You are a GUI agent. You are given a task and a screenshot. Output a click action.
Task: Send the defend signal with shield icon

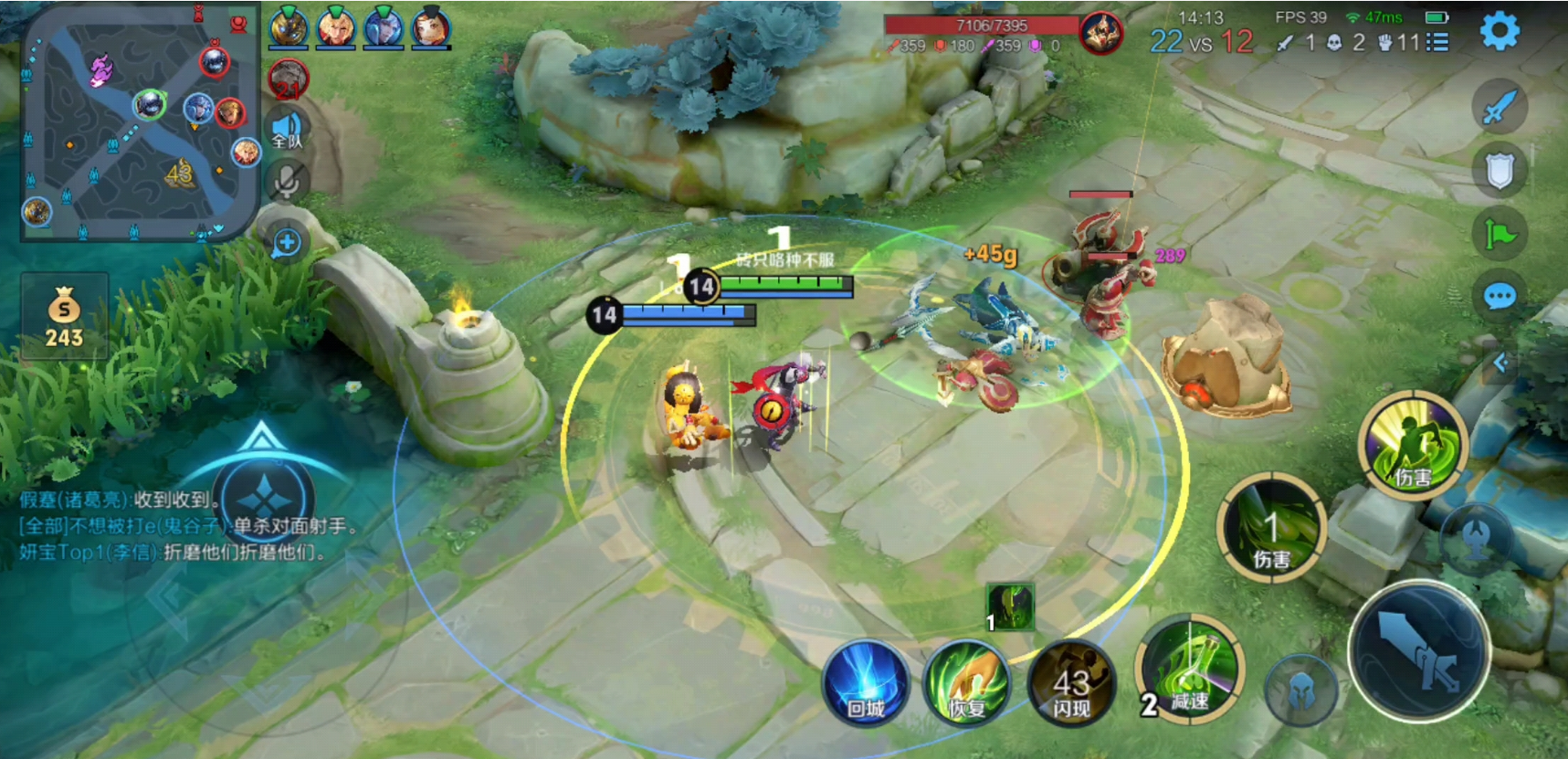(1500, 170)
